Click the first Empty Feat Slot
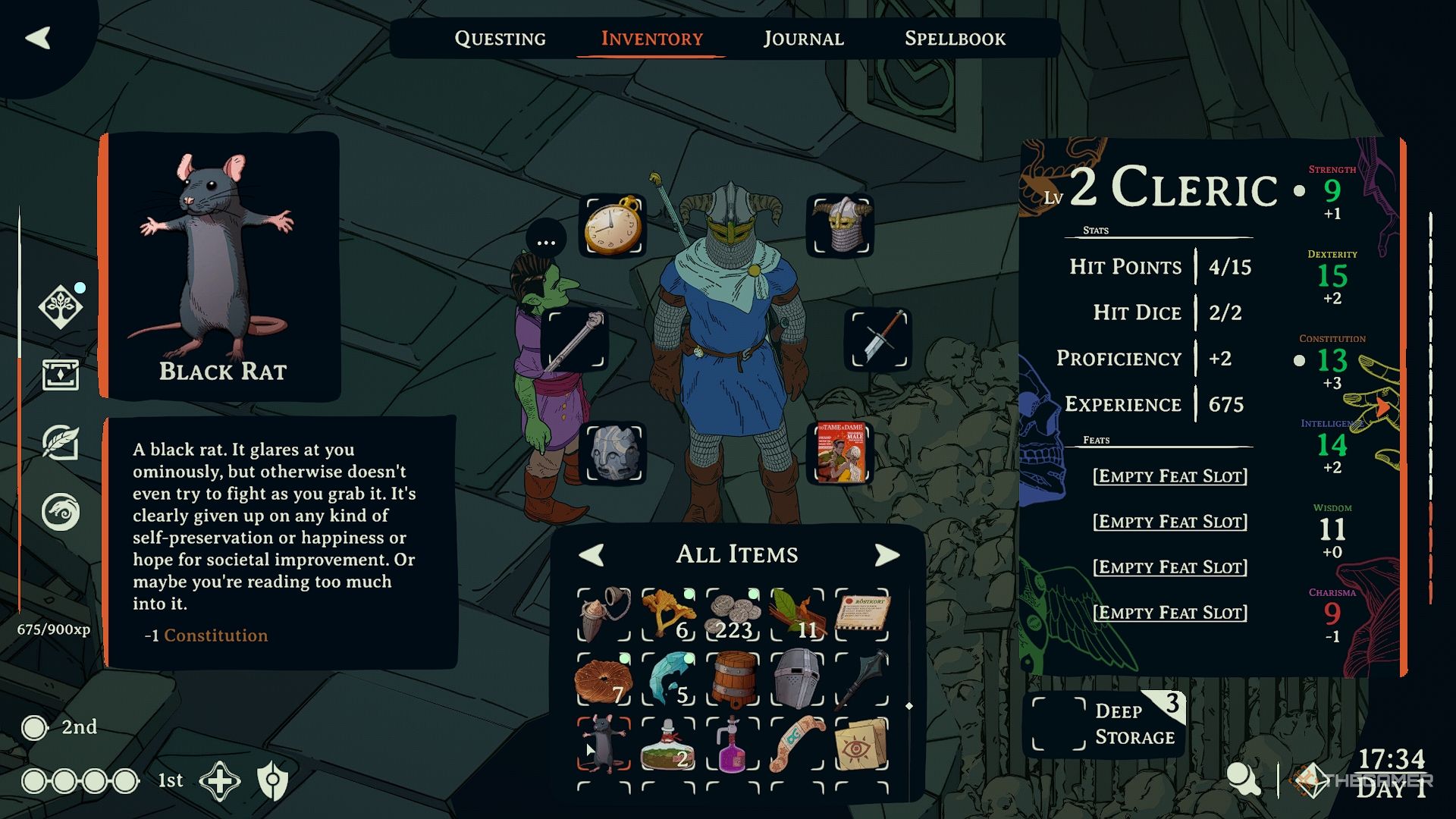1456x819 pixels. (1169, 476)
